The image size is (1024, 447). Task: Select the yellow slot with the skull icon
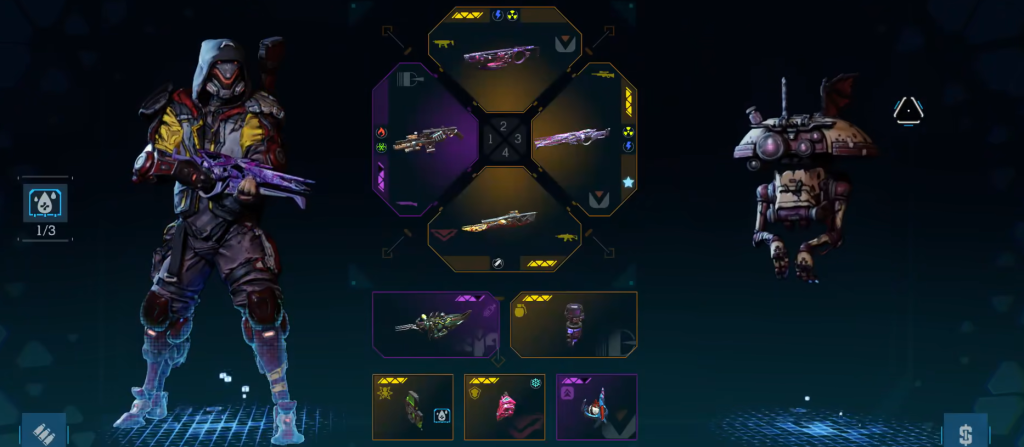(x=412, y=406)
